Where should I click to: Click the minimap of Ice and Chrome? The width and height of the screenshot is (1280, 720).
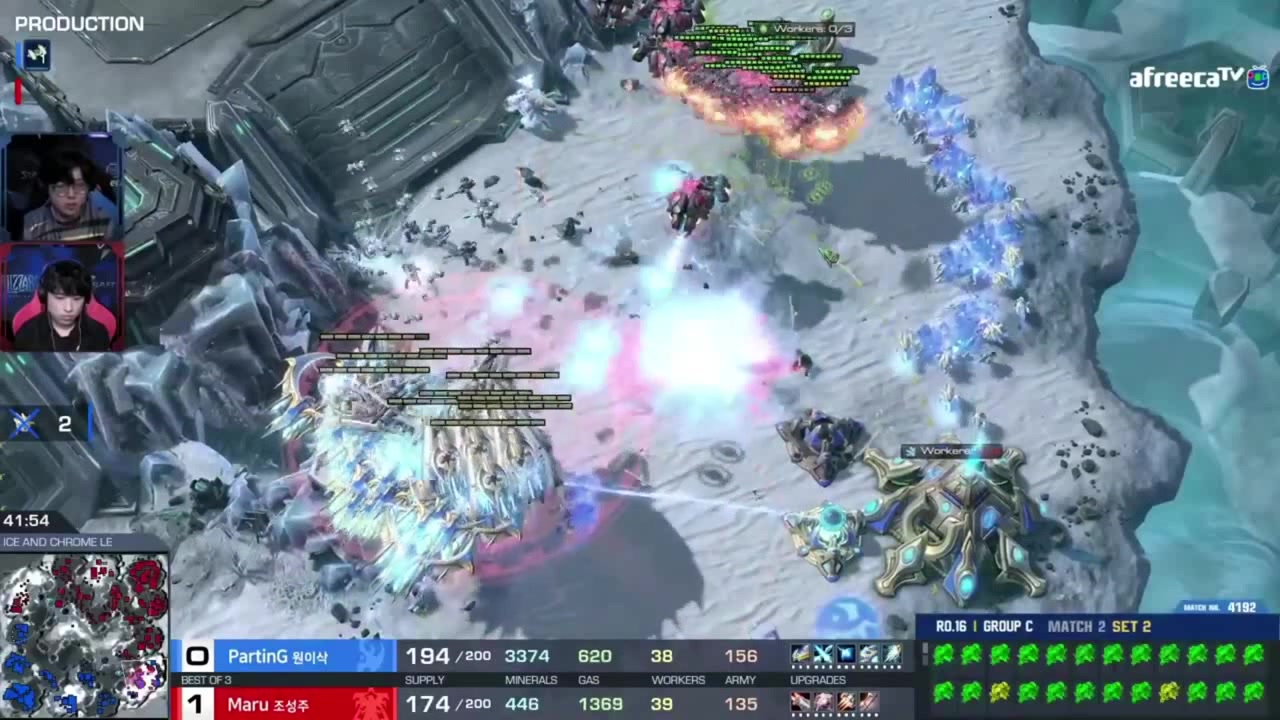(84, 634)
